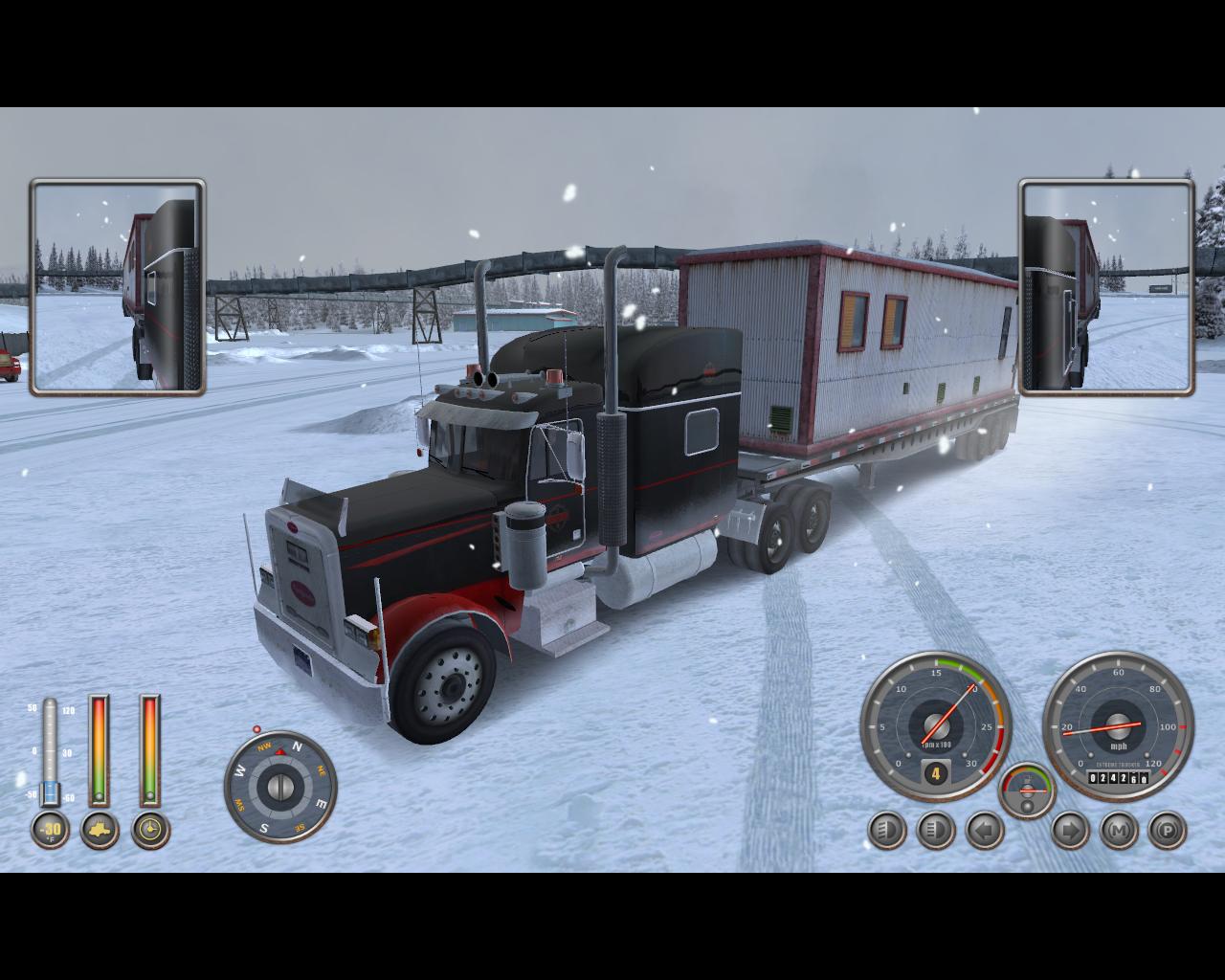Toggle the M engine brake button
The width and height of the screenshot is (1225, 980).
click(1119, 830)
